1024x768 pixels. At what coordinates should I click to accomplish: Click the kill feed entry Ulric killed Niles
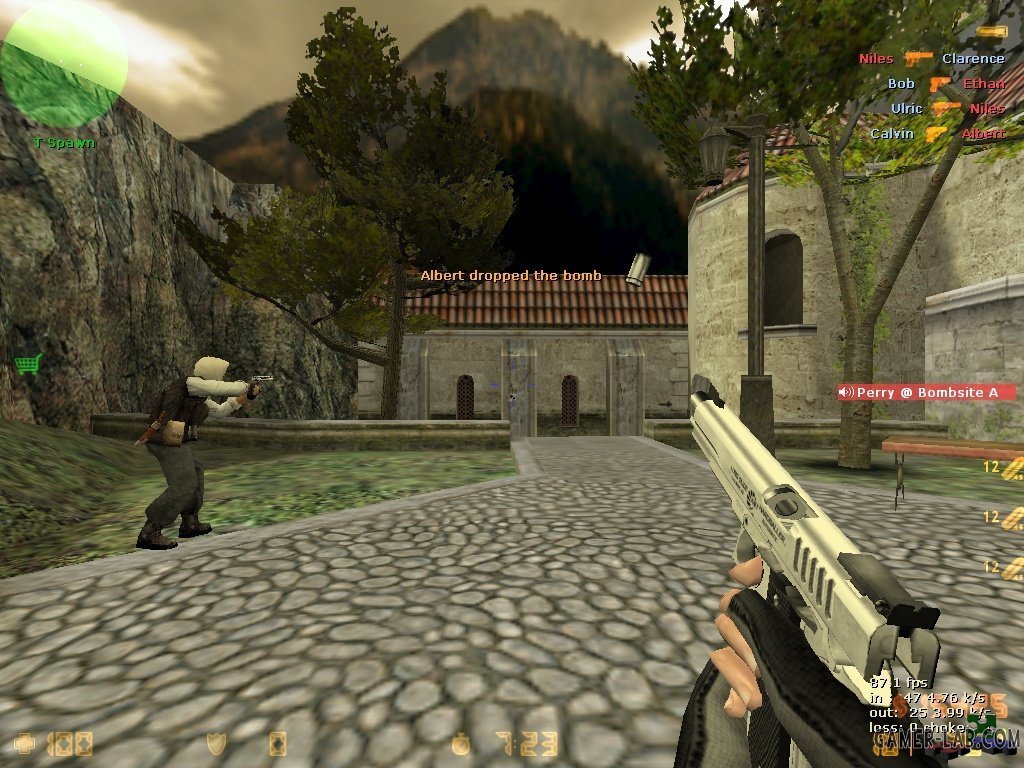[946, 108]
